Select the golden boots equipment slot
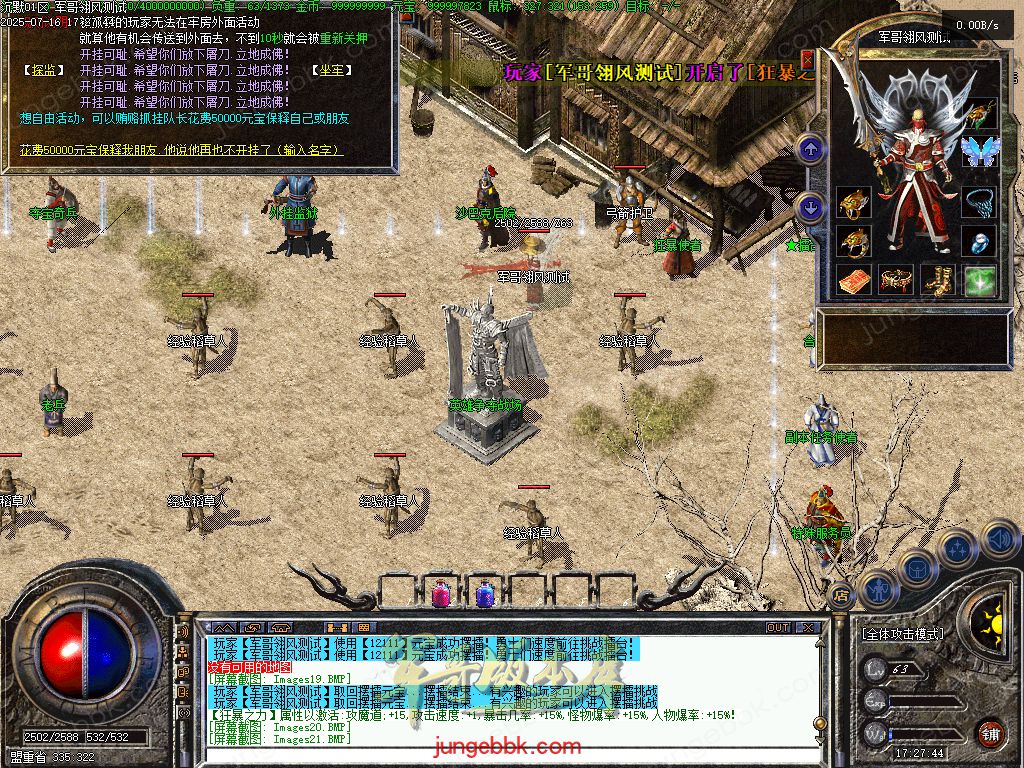 pyautogui.click(x=937, y=281)
